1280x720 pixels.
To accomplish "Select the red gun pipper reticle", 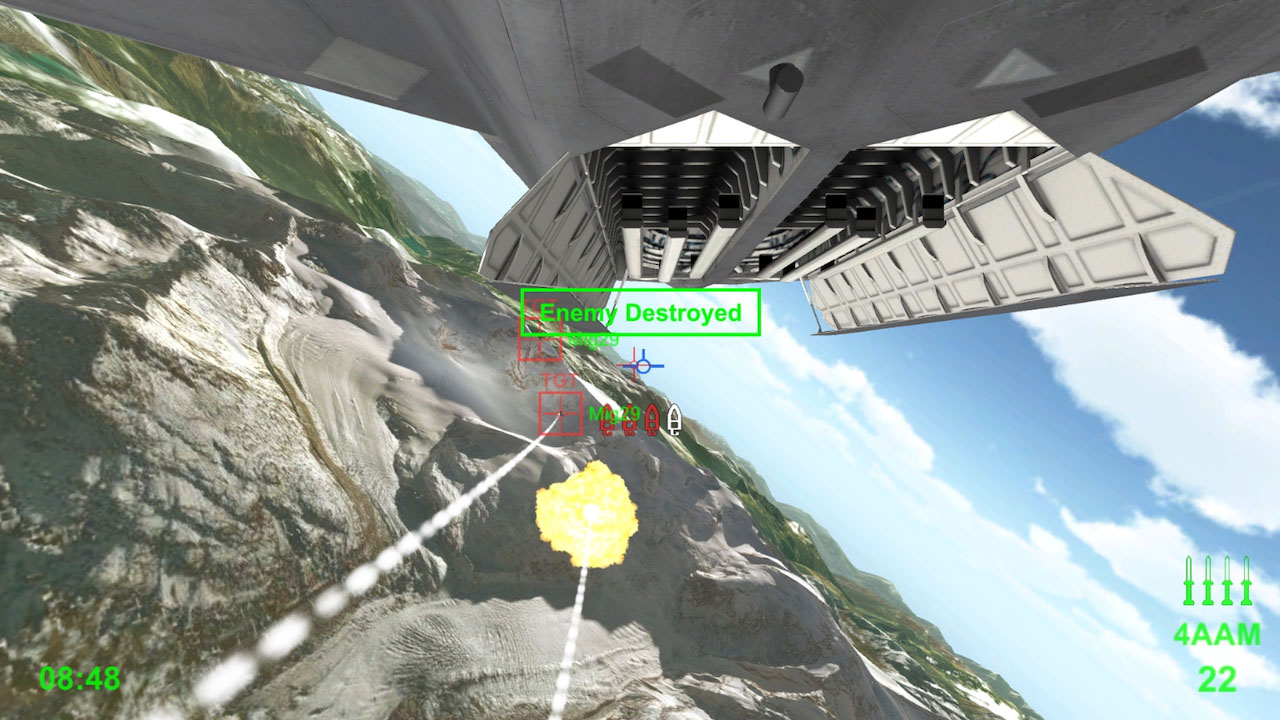I will [633, 367].
